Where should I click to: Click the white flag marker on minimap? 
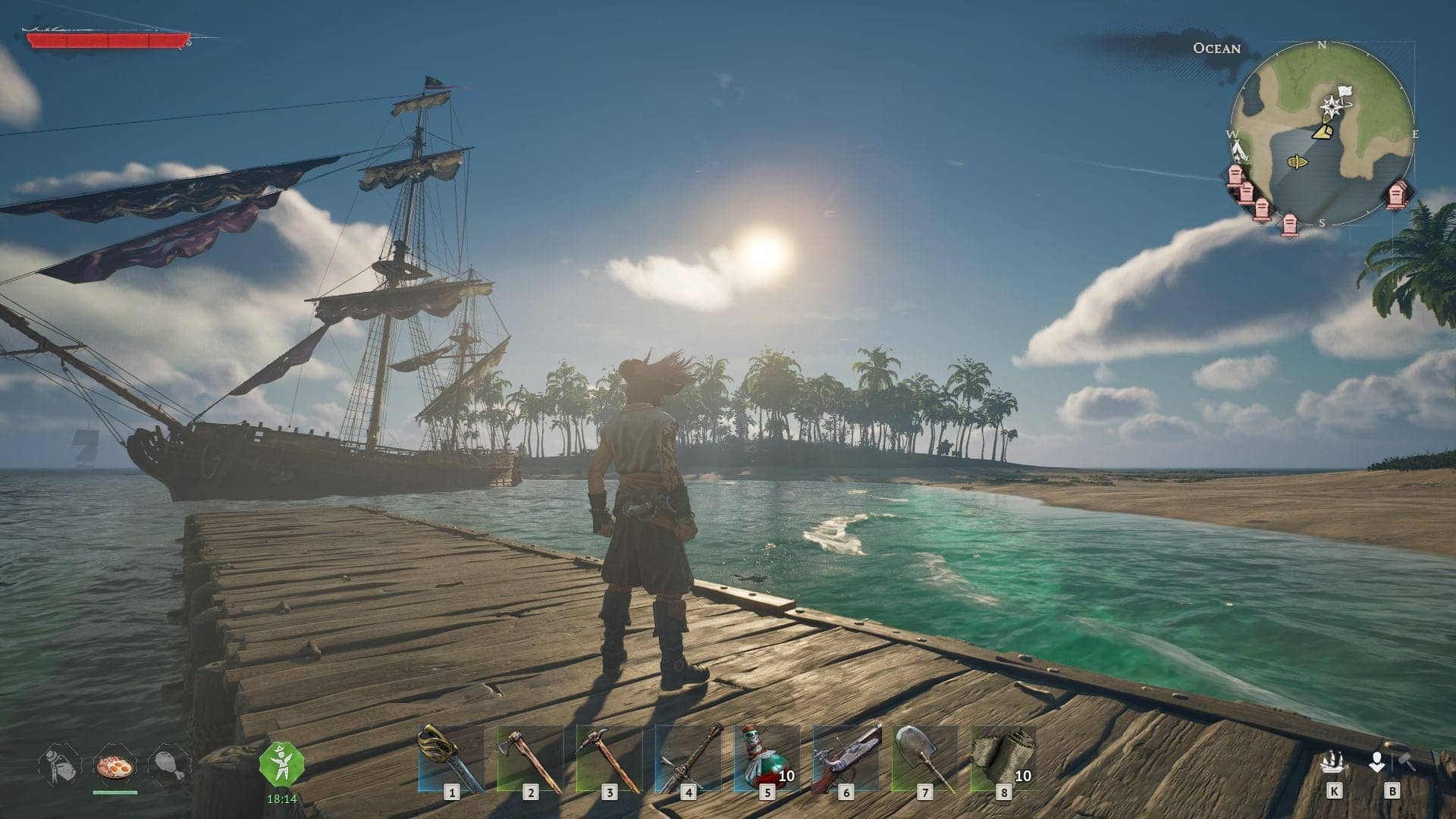click(x=1345, y=93)
